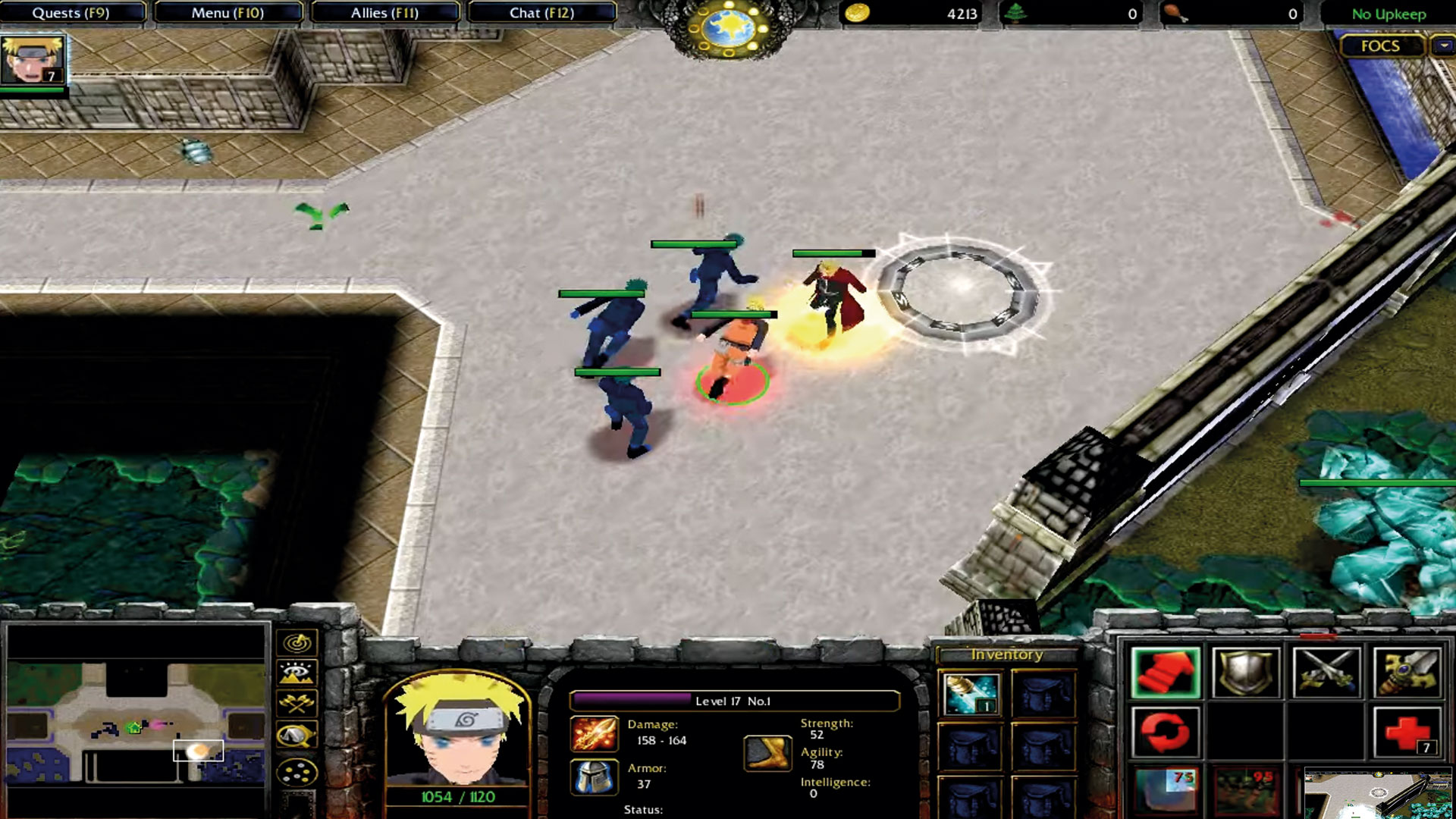The height and width of the screenshot is (819, 1456).
Task: Click the jeweled sword hilt command icon
Action: click(x=1407, y=672)
